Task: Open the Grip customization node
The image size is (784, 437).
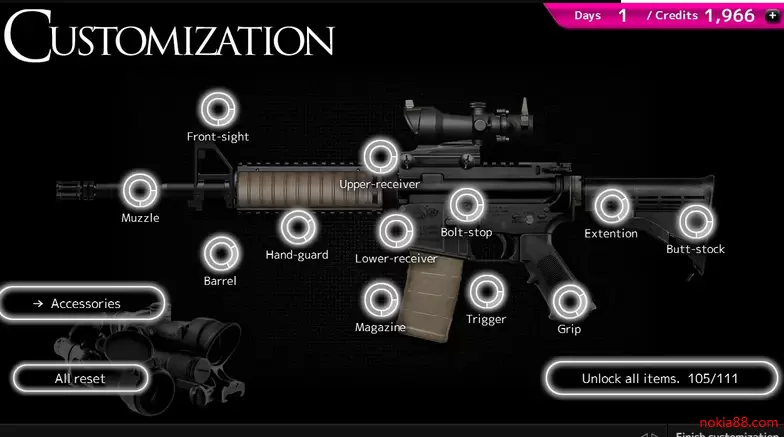Action: (569, 300)
